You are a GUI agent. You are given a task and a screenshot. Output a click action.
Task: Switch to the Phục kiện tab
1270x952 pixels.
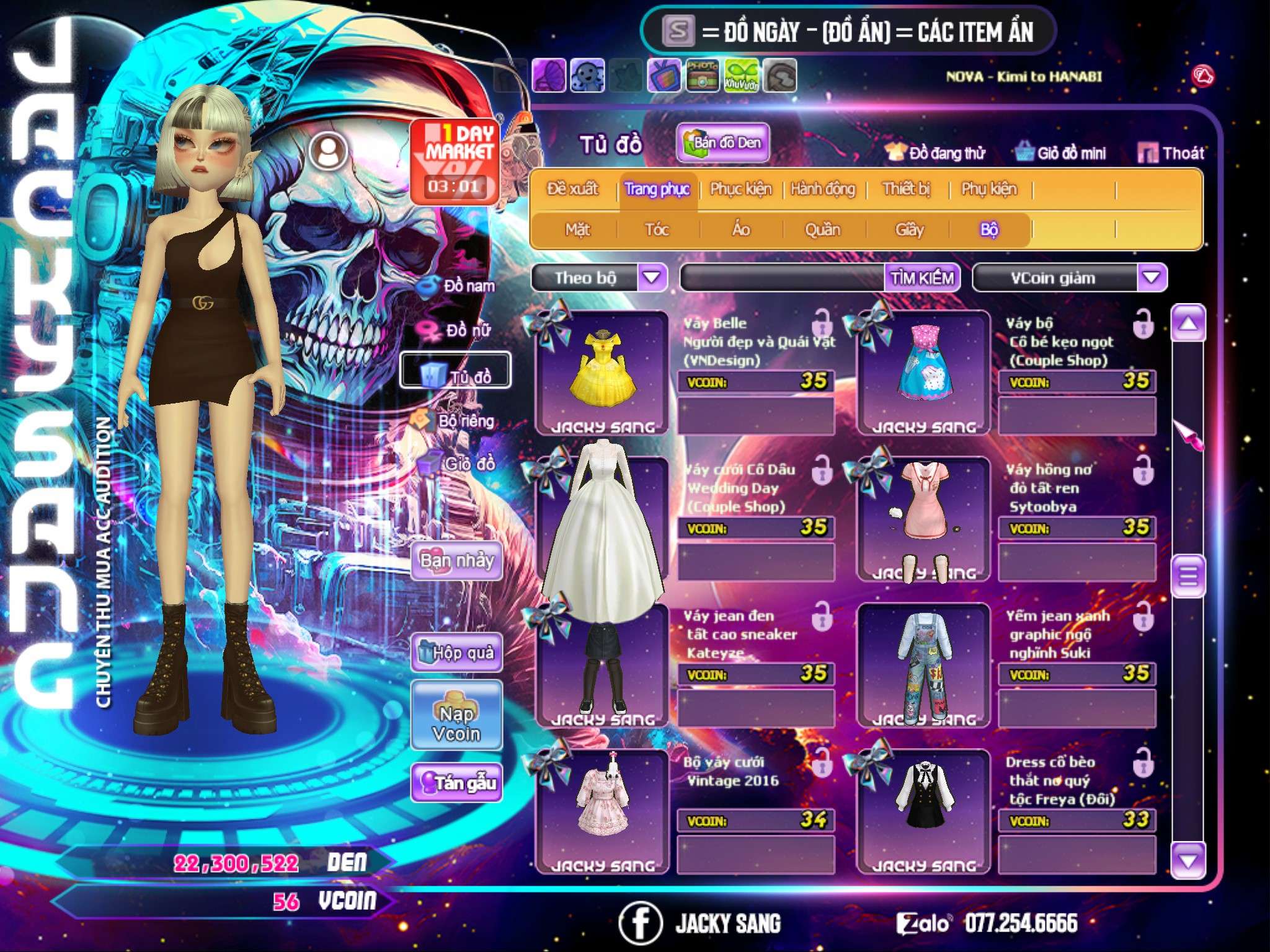pyautogui.click(x=741, y=189)
